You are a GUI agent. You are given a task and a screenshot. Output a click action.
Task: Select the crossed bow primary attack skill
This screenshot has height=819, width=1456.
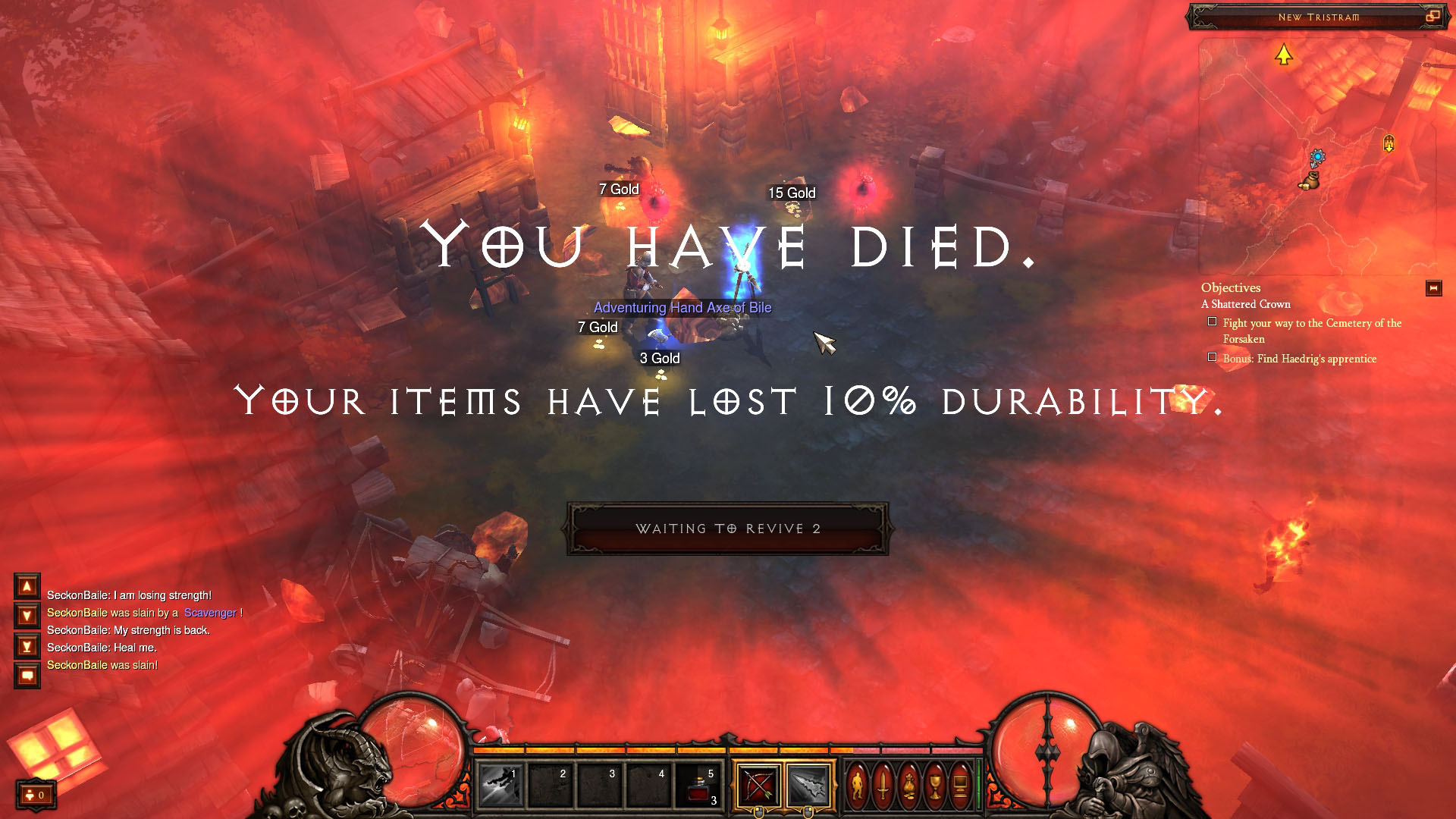pos(758,784)
